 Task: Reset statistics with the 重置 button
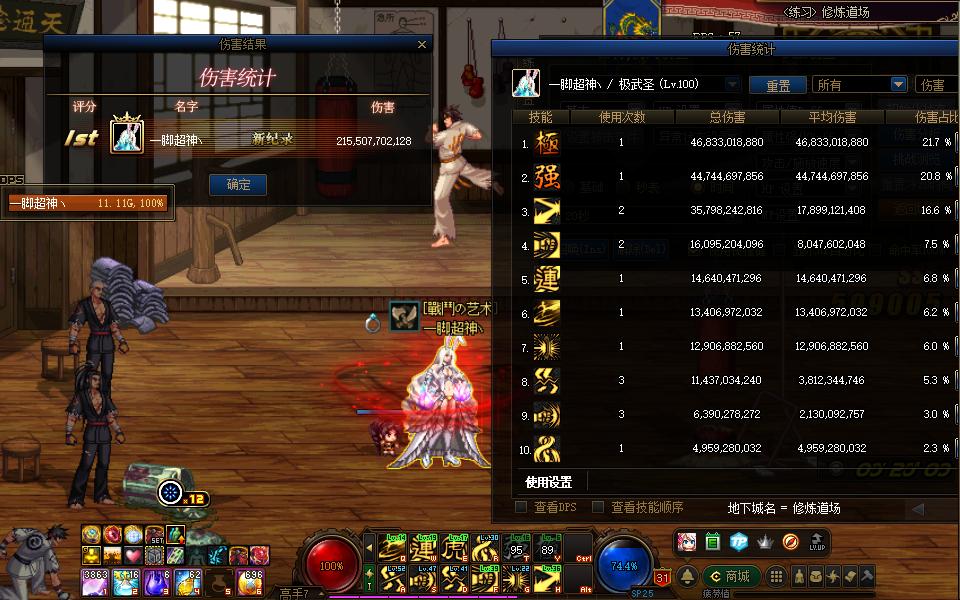[x=778, y=85]
